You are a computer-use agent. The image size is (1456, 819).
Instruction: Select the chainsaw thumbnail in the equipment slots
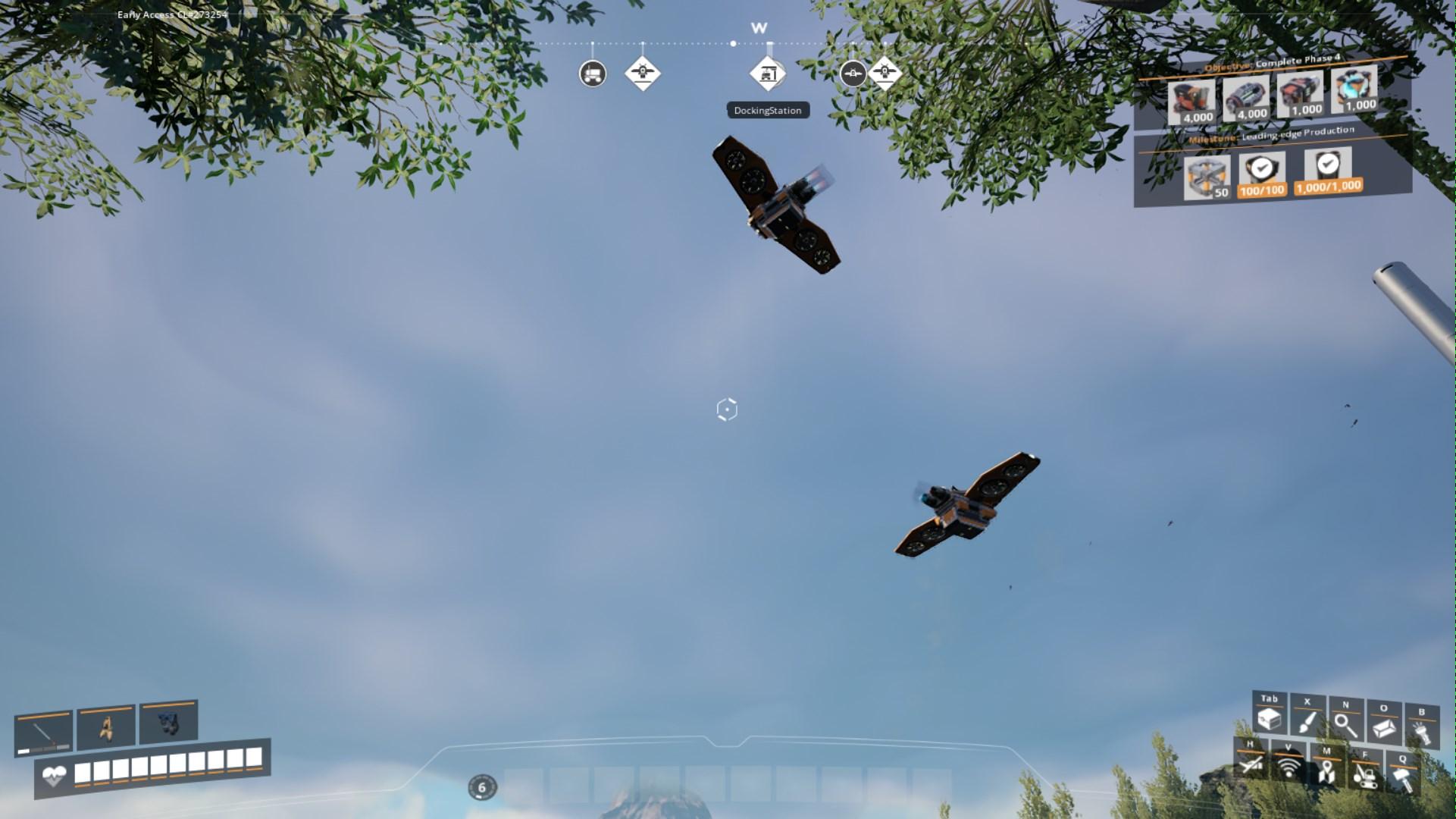coord(44,734)
